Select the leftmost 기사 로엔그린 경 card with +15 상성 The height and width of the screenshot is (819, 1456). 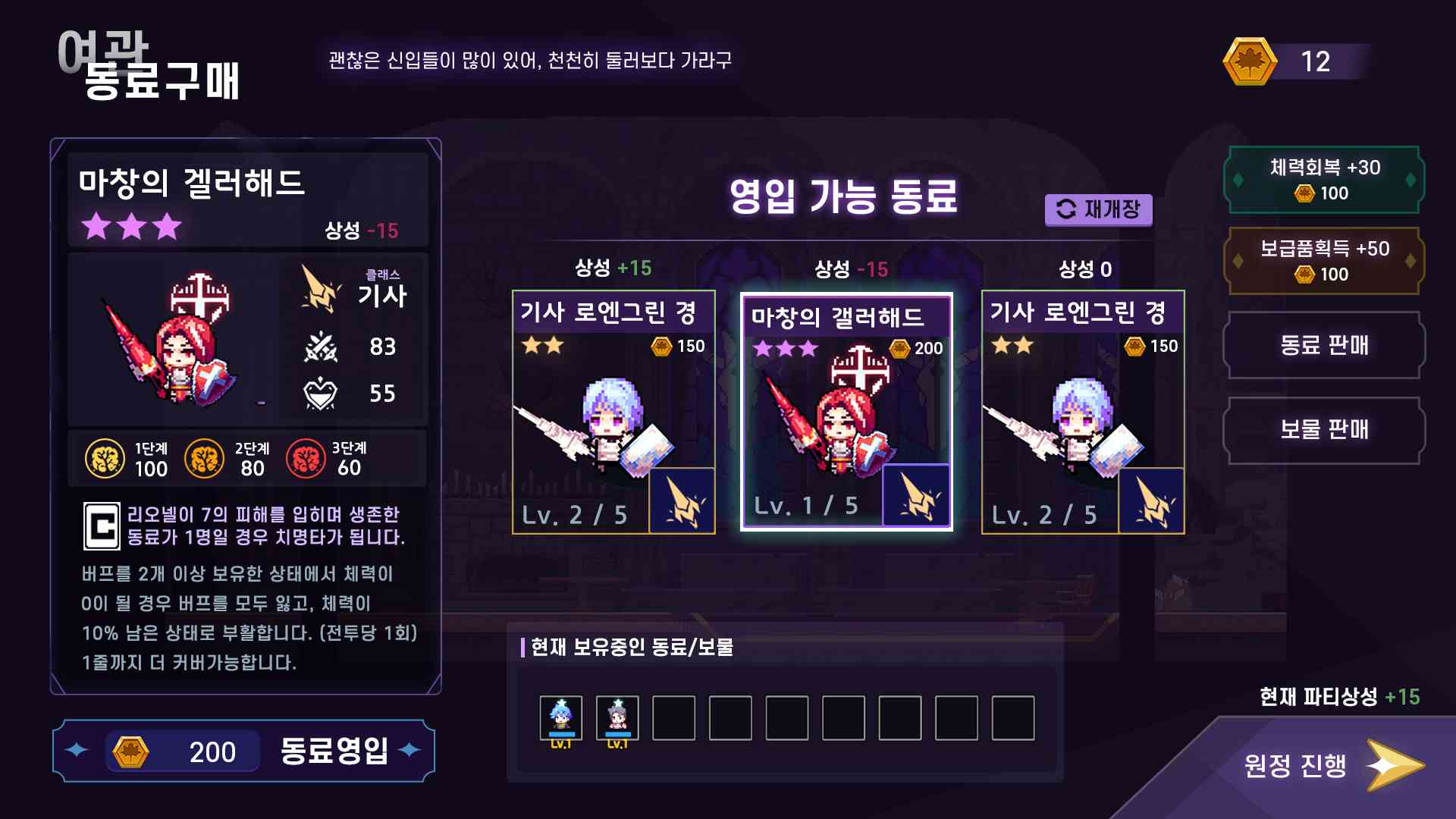point(612,409)
